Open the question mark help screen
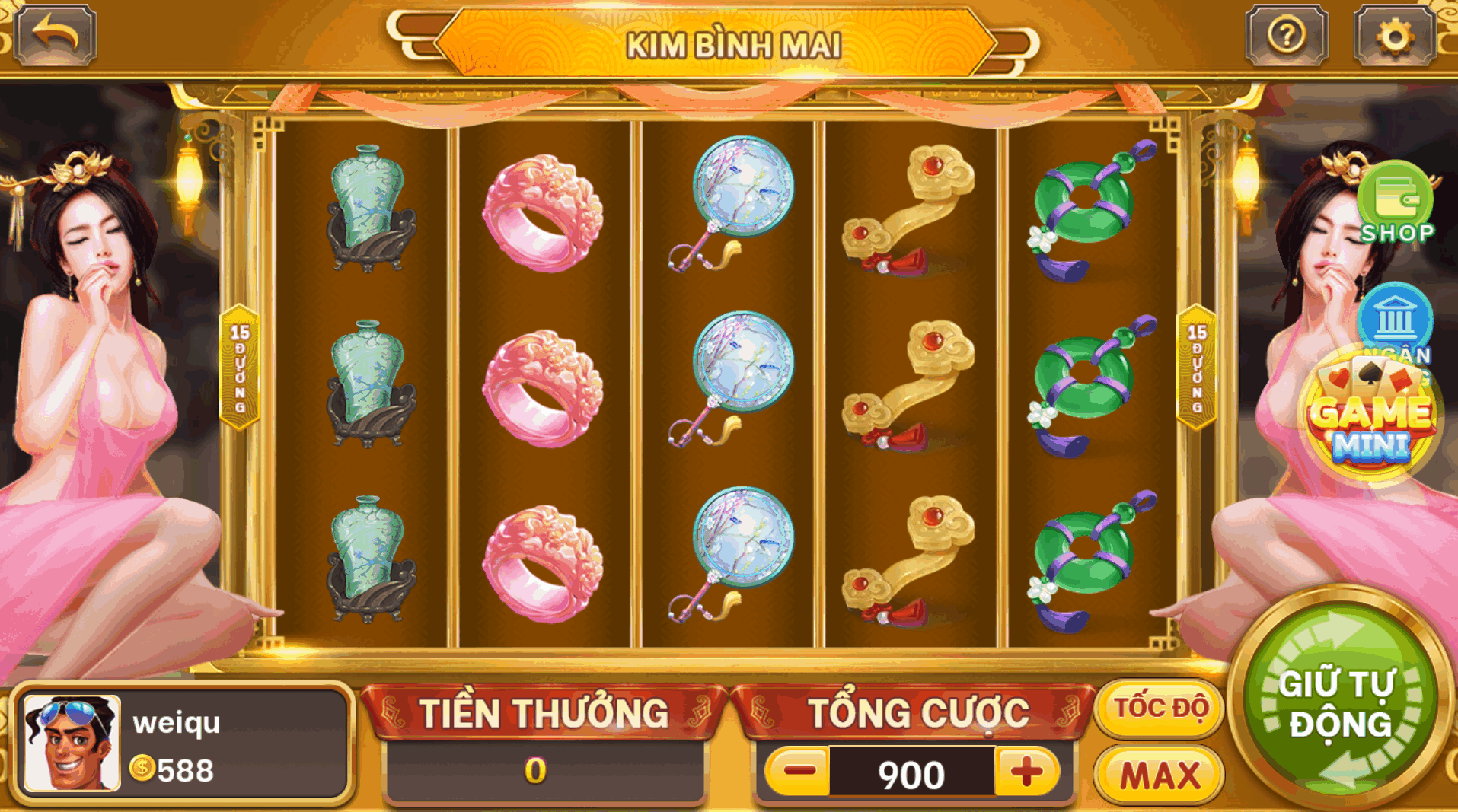The height and width of the screenshot is (812, 1458). pyautogui.click(x=1286, y=35)
